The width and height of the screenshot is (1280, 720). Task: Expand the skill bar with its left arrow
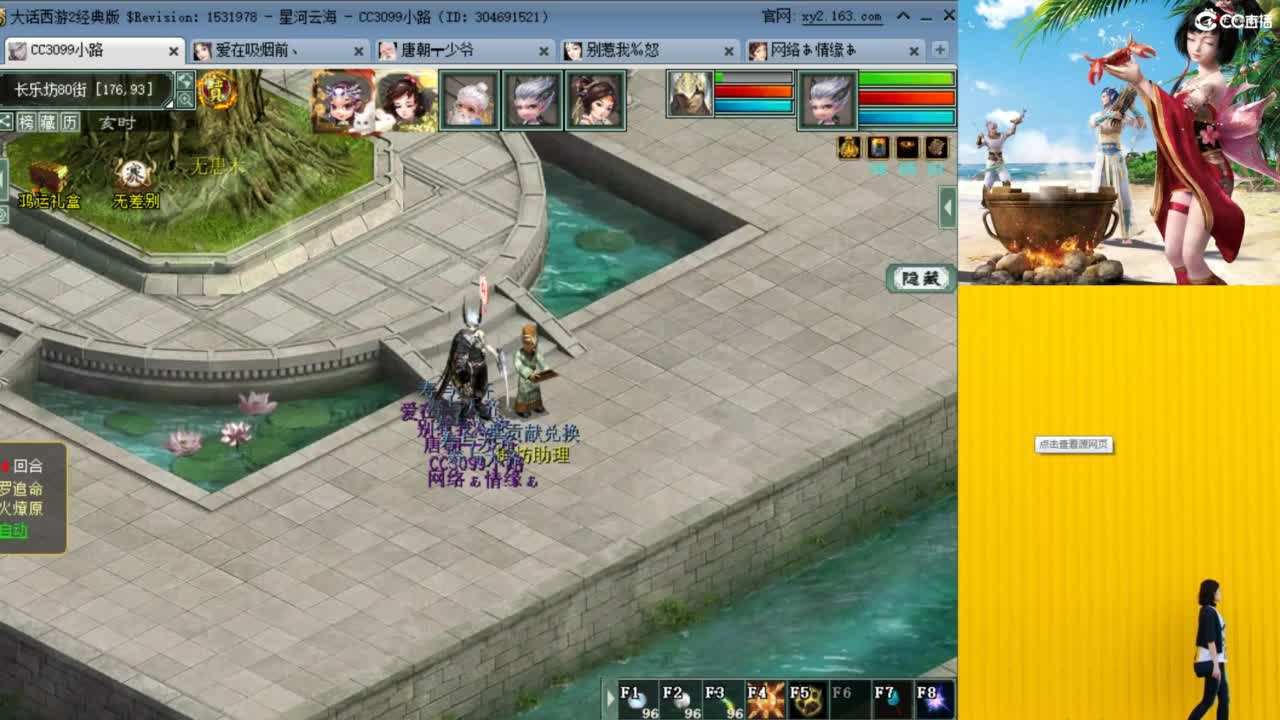[x=610, y=700]
